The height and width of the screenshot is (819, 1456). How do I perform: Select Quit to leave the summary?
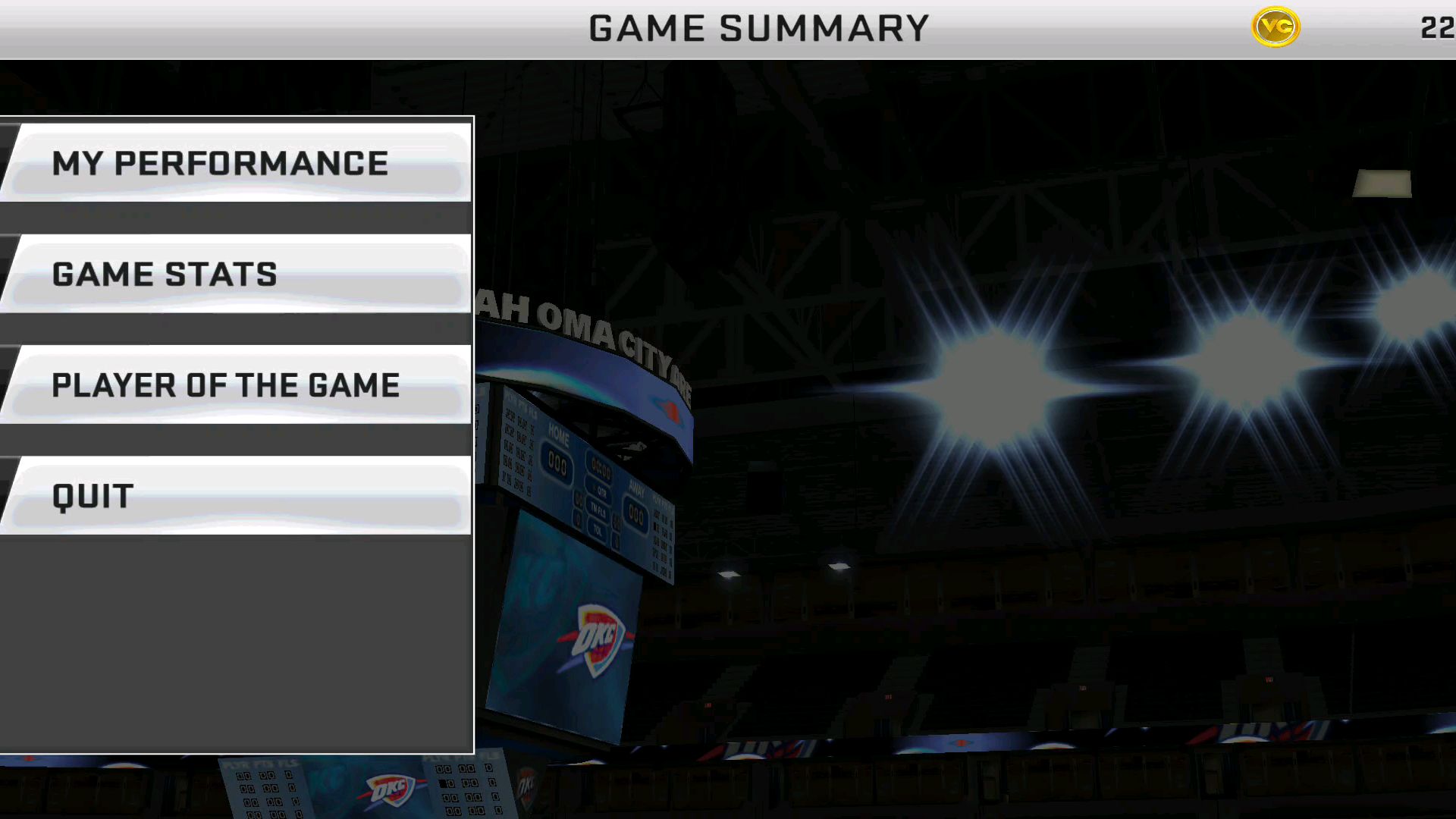pos(237,496)
